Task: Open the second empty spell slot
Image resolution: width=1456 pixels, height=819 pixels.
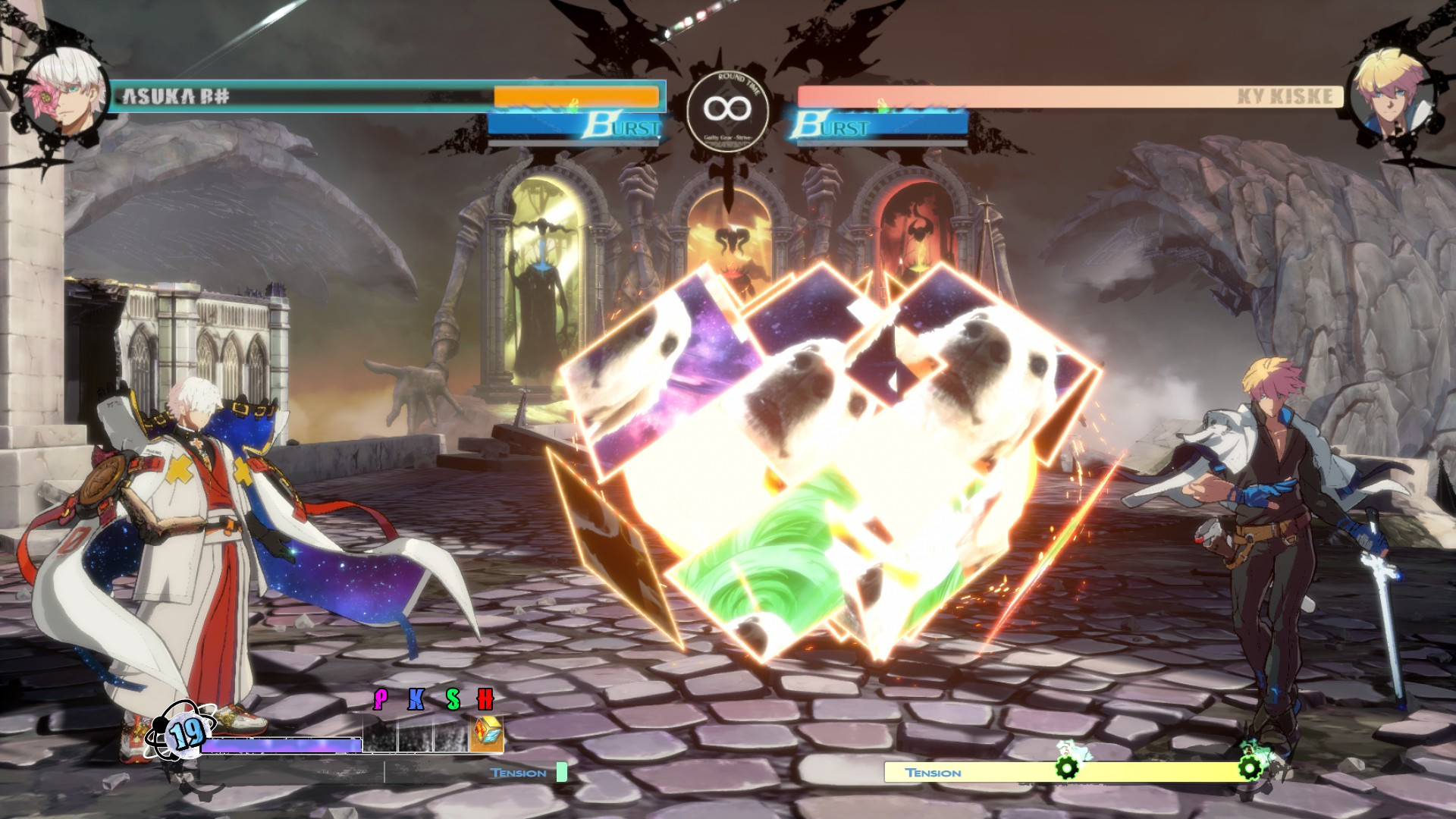Action: [x=415, y=736]
